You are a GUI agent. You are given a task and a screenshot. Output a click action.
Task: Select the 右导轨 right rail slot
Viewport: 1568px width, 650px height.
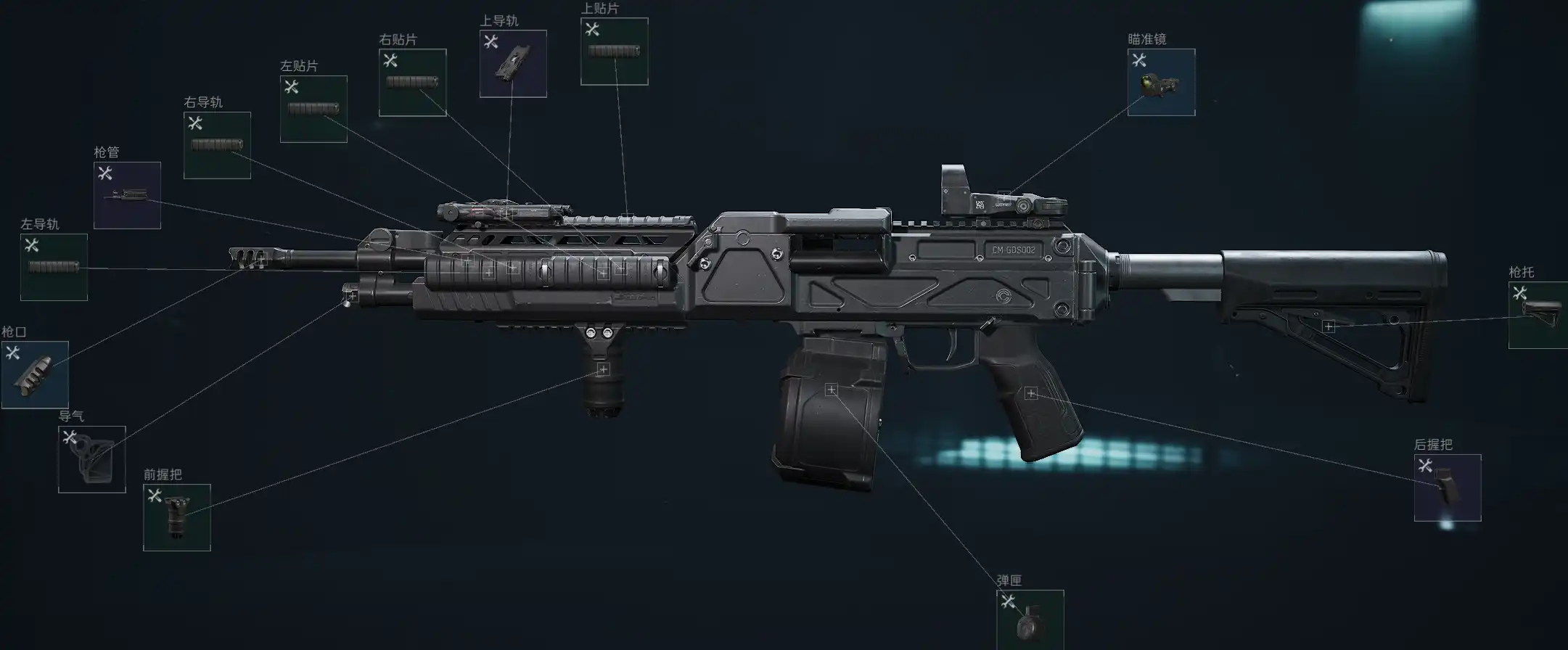217,145
